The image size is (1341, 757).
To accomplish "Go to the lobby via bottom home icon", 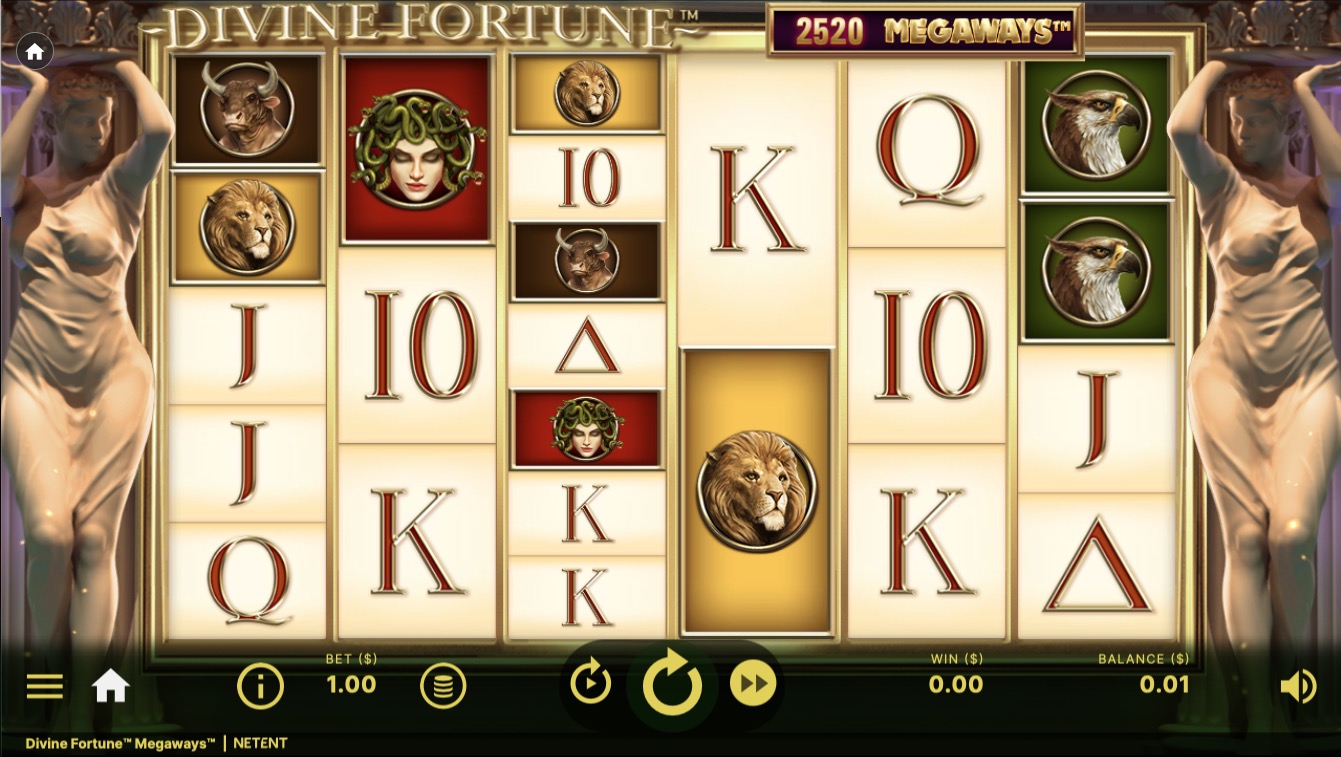I will pyautogui.click(x=110, y=686).
